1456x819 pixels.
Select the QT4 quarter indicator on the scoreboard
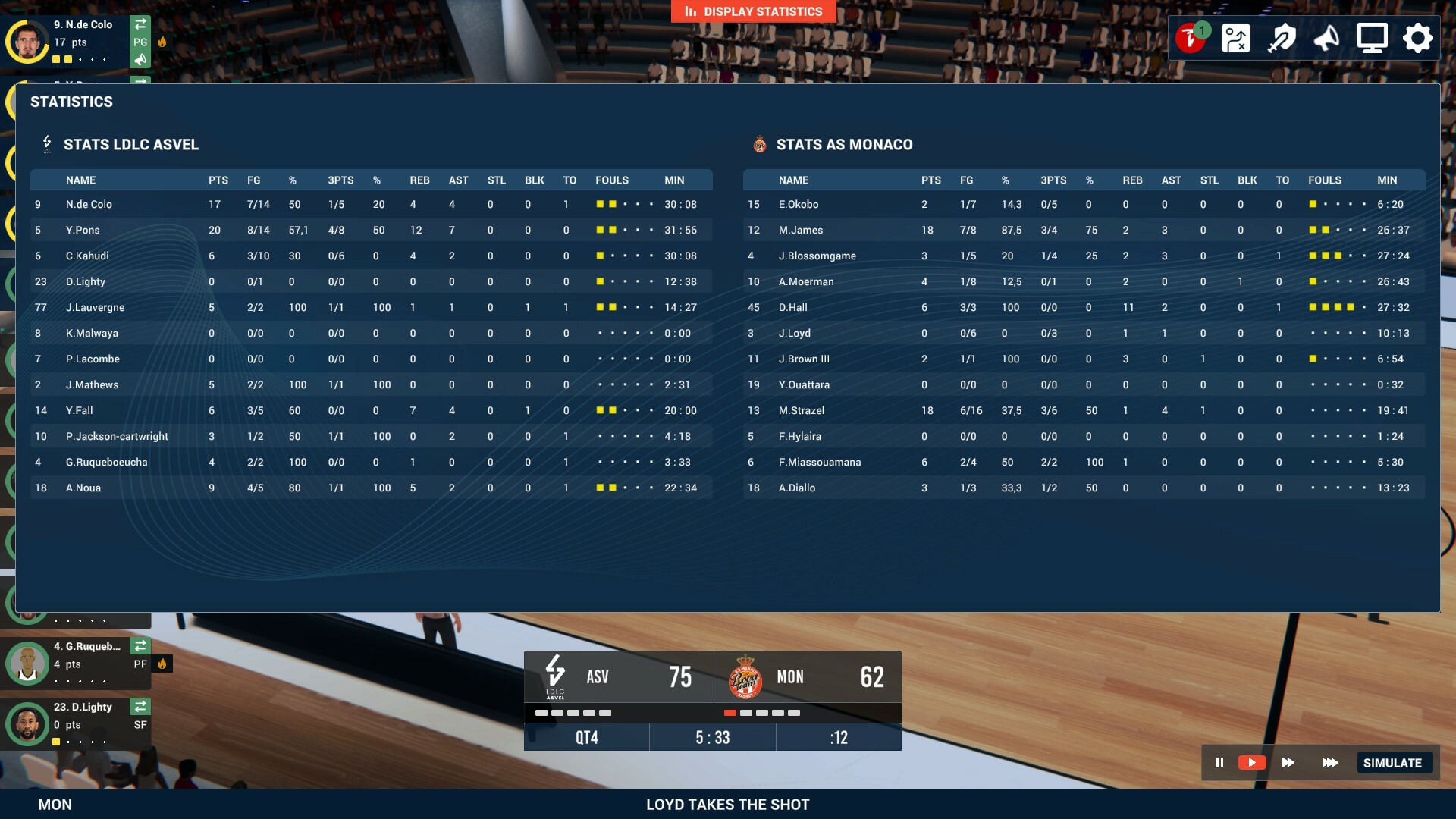point(586,736)
